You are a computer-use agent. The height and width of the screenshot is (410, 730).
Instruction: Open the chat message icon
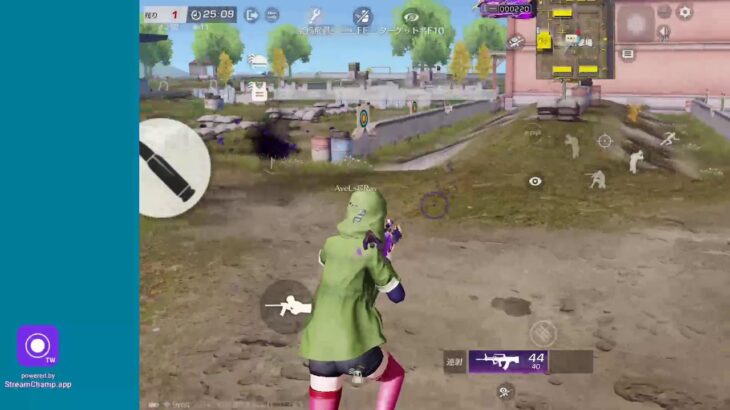pos(627,54)
